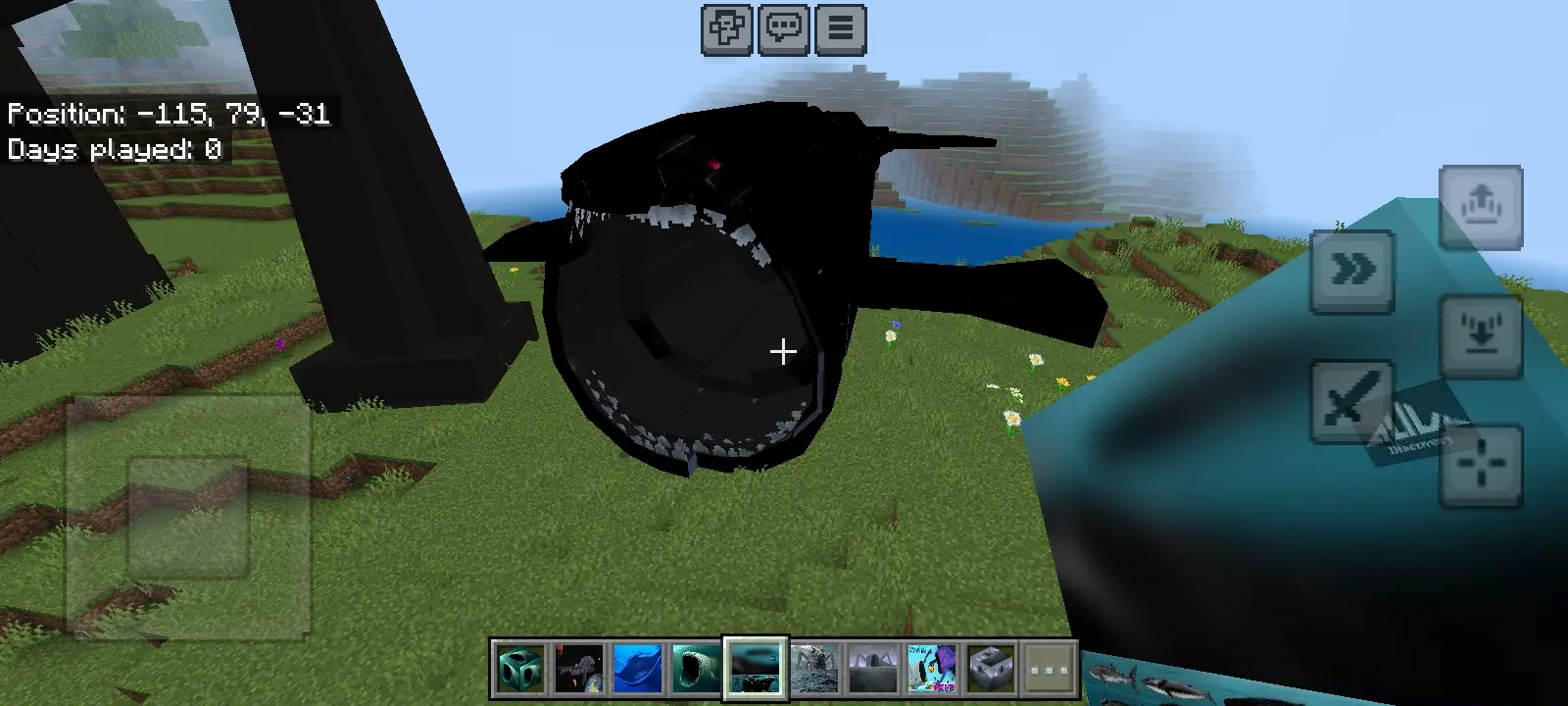This screenshot has width=1568, height=706.
Task: Toggle sprint with the double-arrow button
Action: [x=1352, y=272]
